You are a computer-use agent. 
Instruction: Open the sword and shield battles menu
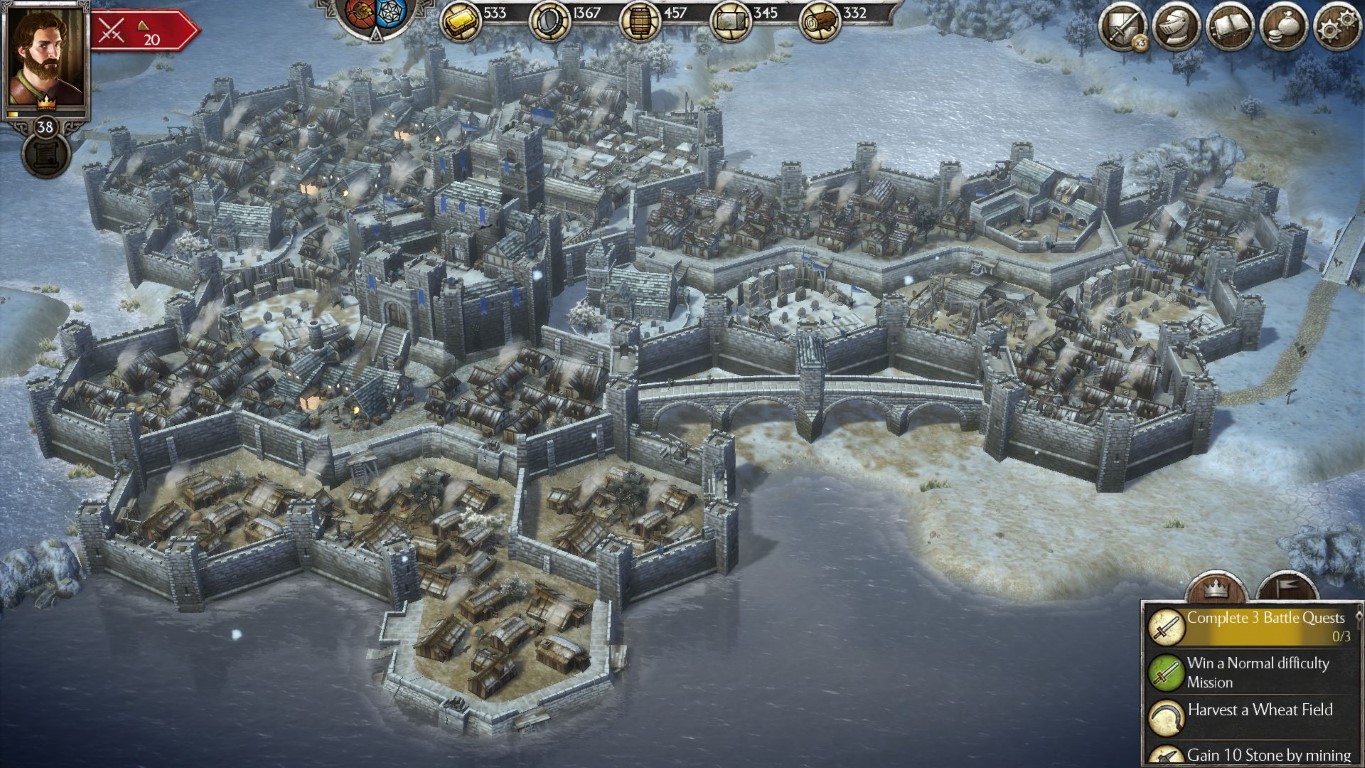click(1122, 27)
